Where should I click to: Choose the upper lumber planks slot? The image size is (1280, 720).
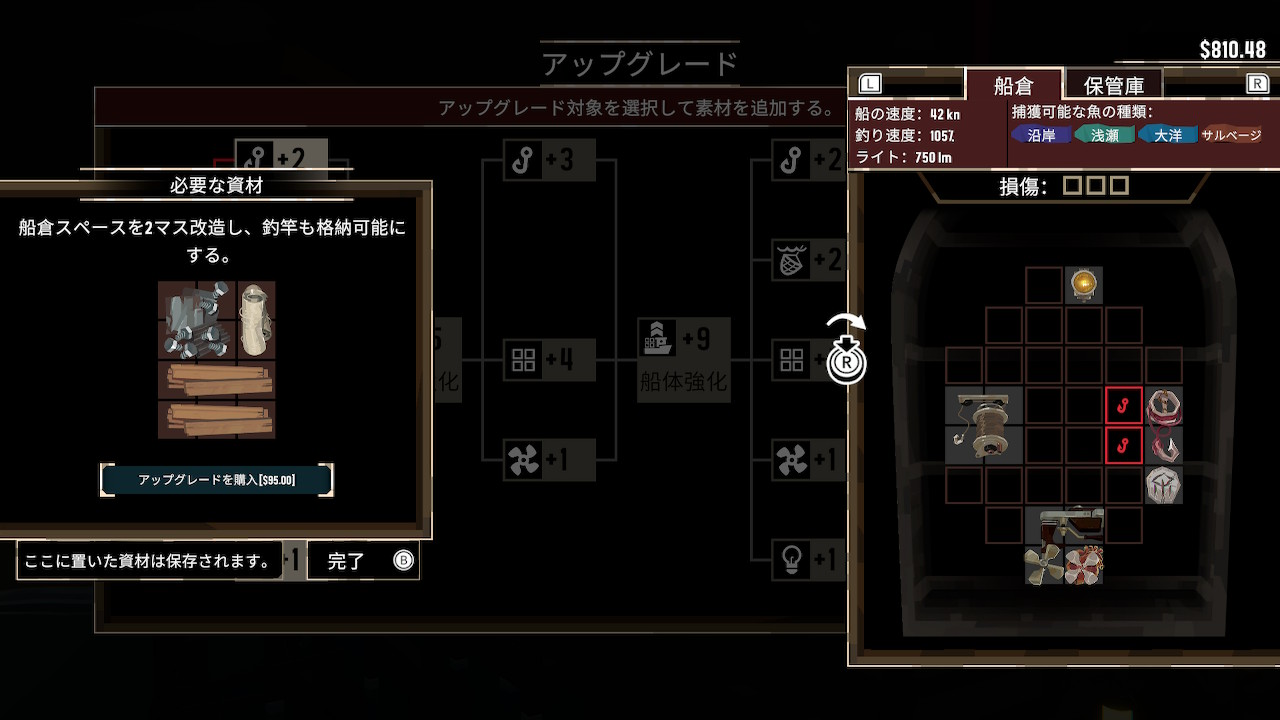point(216,379)
